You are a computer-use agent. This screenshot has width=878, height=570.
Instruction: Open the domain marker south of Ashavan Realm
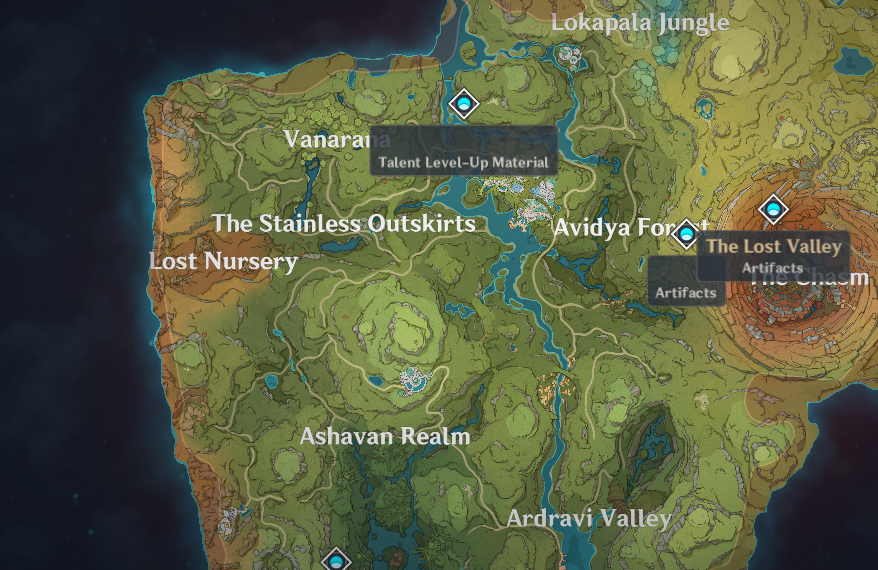click(x=337, y=561)
